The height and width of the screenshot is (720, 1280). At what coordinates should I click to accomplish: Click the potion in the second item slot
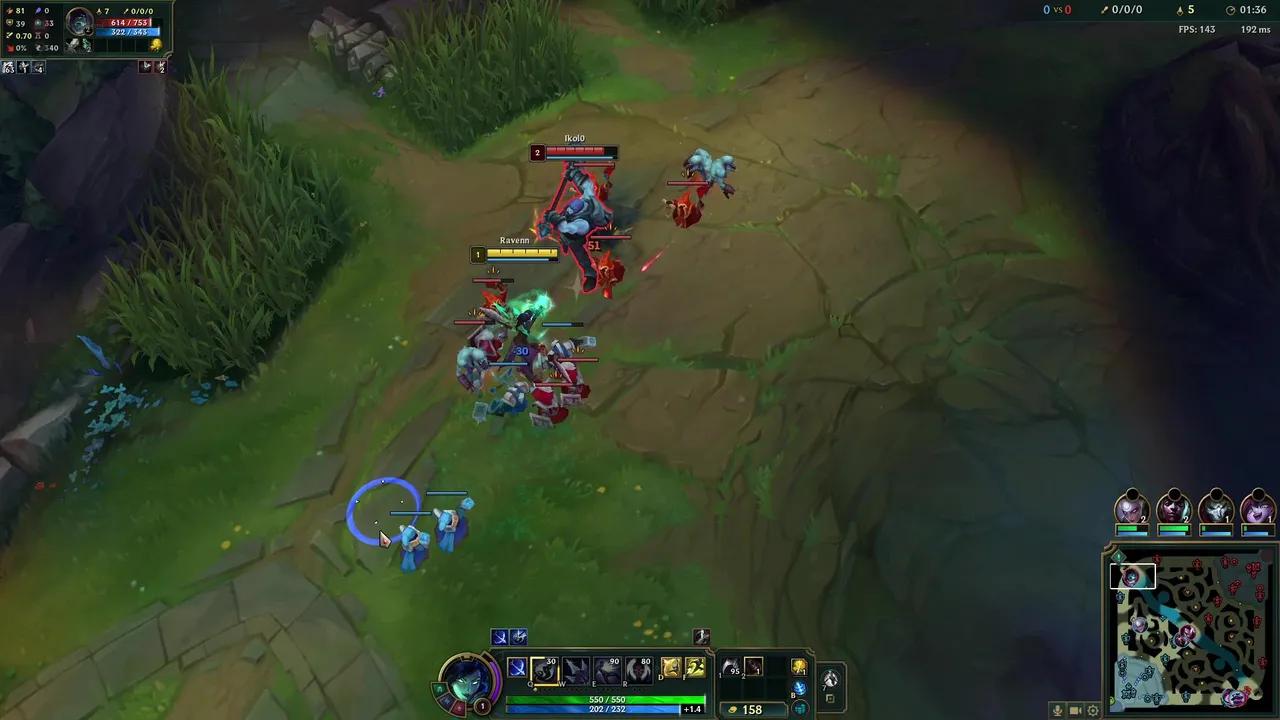[x=751, y=667]
